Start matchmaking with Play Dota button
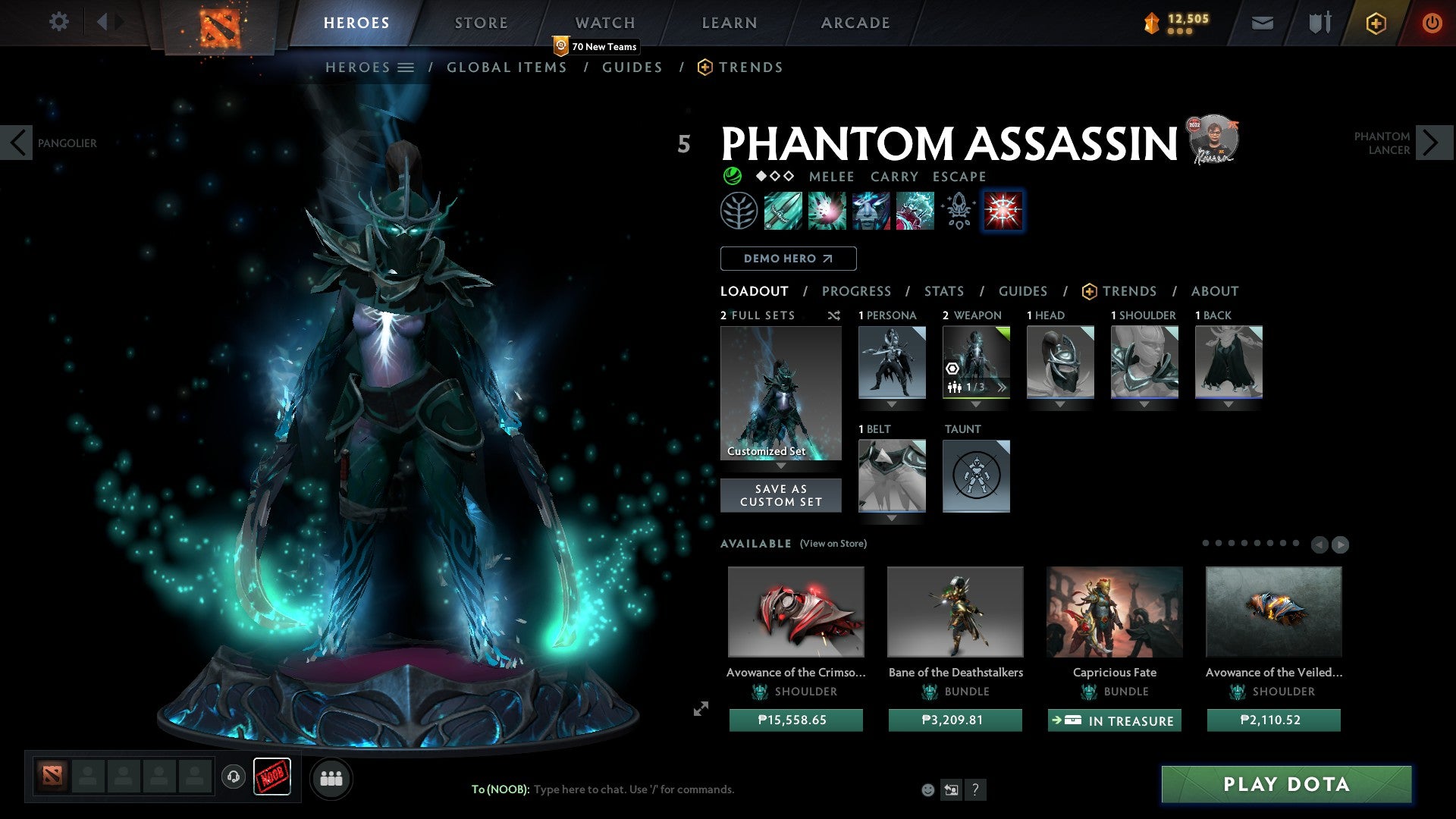 1286,784
